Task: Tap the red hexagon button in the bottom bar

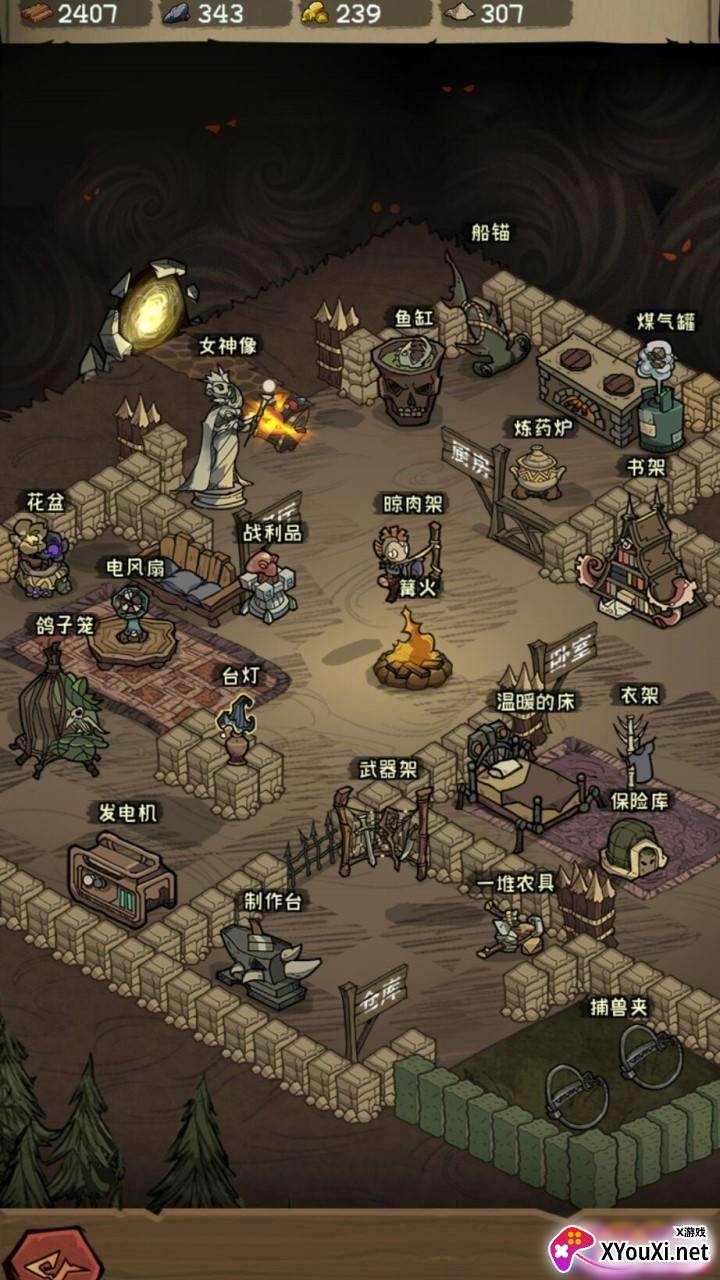Action: [43, 1256]
